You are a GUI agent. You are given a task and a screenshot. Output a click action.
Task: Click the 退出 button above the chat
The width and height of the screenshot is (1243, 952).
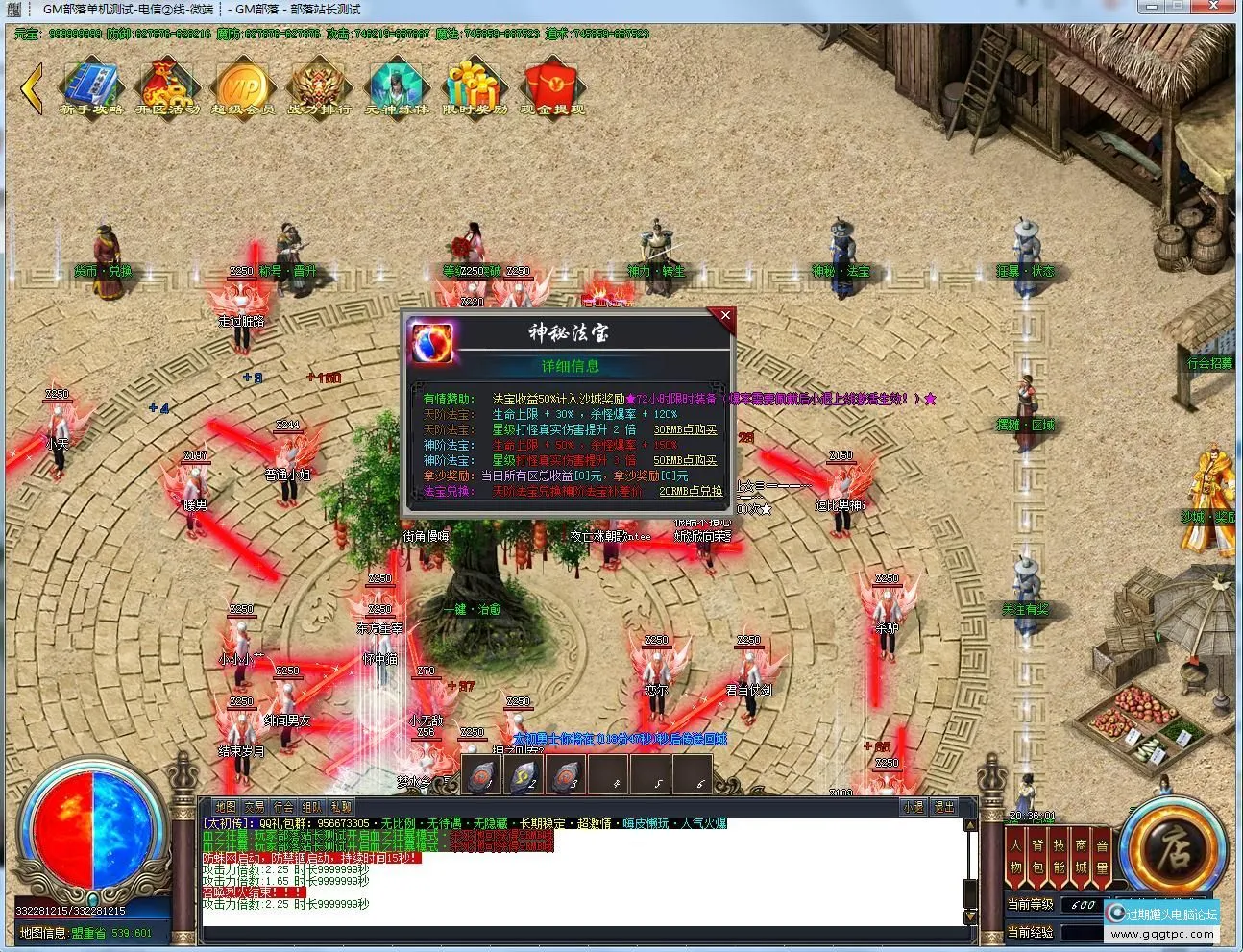(944, 808)
